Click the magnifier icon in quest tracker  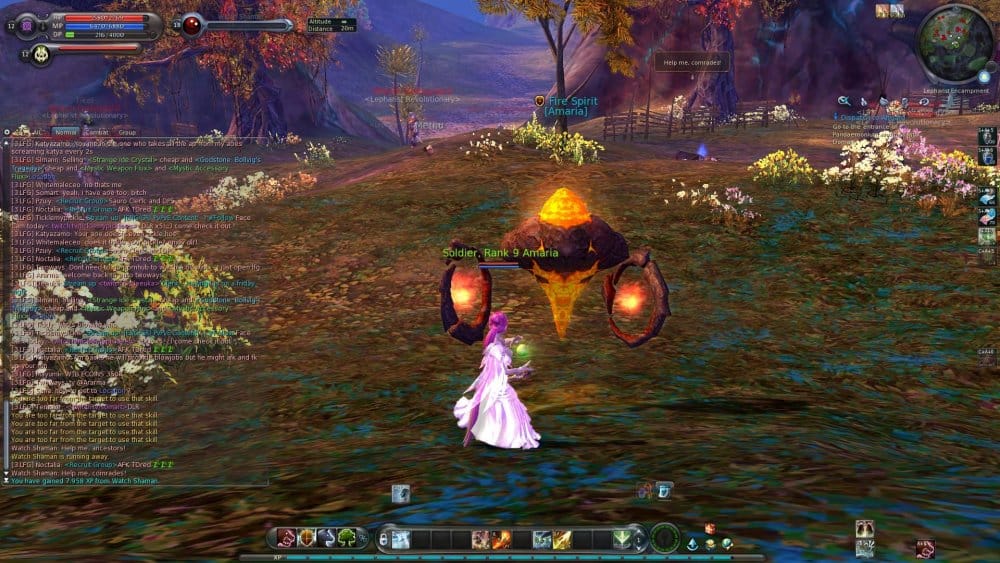click(844, 101)
